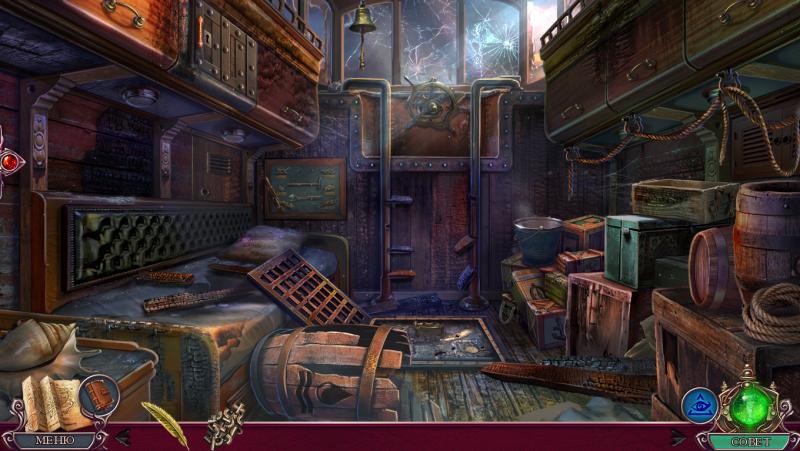Screen dimensions: 800x451
Task: Select the metal knot ornament inventory item
Action: click(x=225, y=426)
